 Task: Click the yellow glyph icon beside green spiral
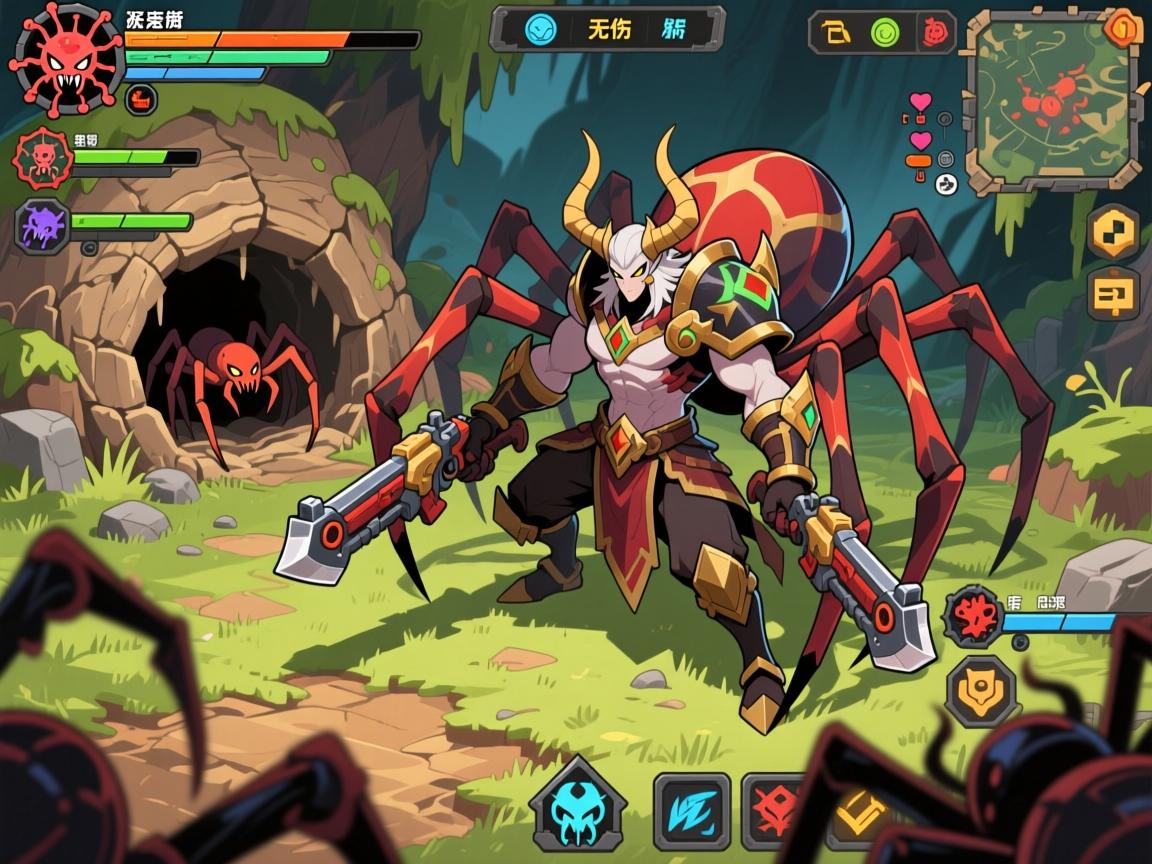836,33
